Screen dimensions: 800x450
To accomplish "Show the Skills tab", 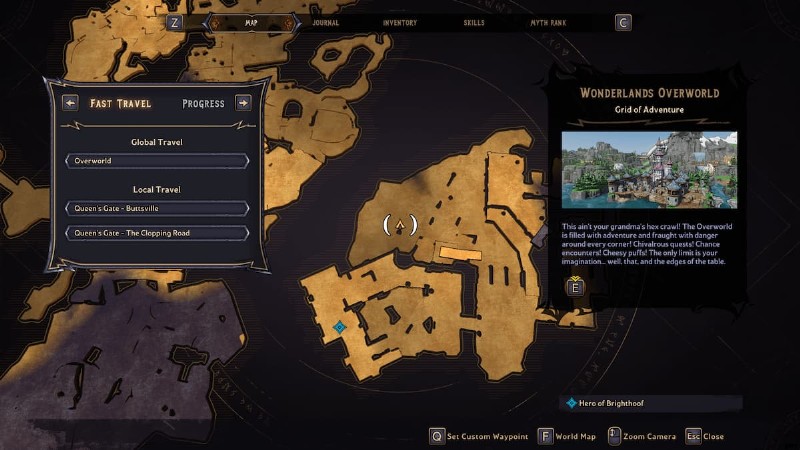I will click(477, 22).
